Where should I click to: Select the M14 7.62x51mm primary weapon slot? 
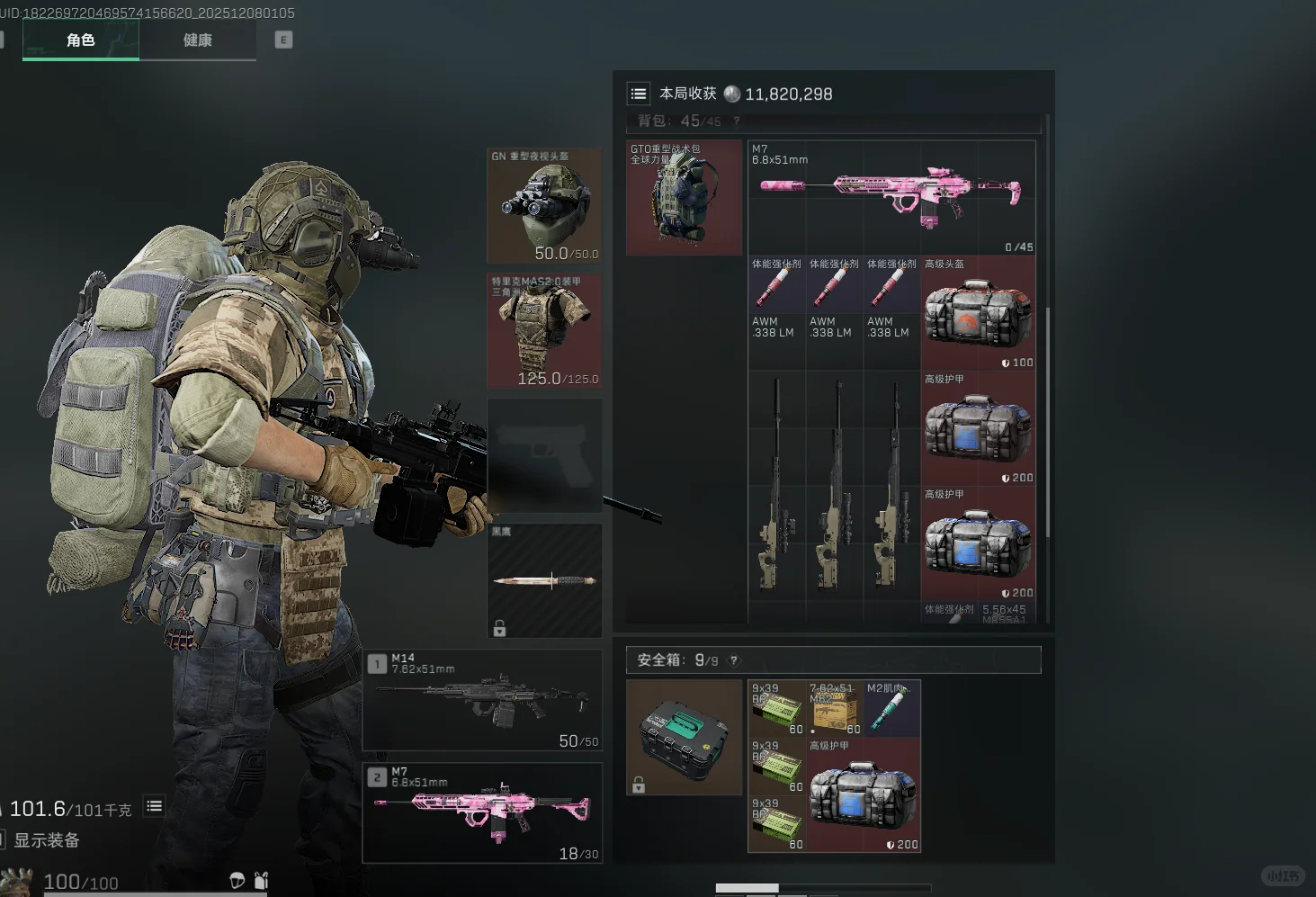click(483, 701)
